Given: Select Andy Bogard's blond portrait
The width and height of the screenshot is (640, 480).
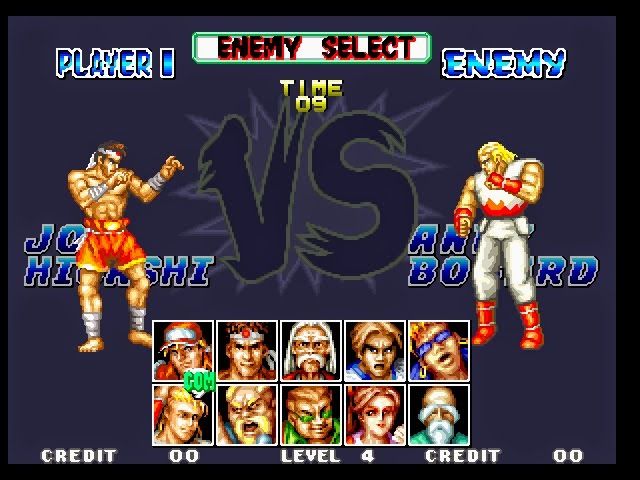Looking at the screenshot, I should (x=183, y=414).
